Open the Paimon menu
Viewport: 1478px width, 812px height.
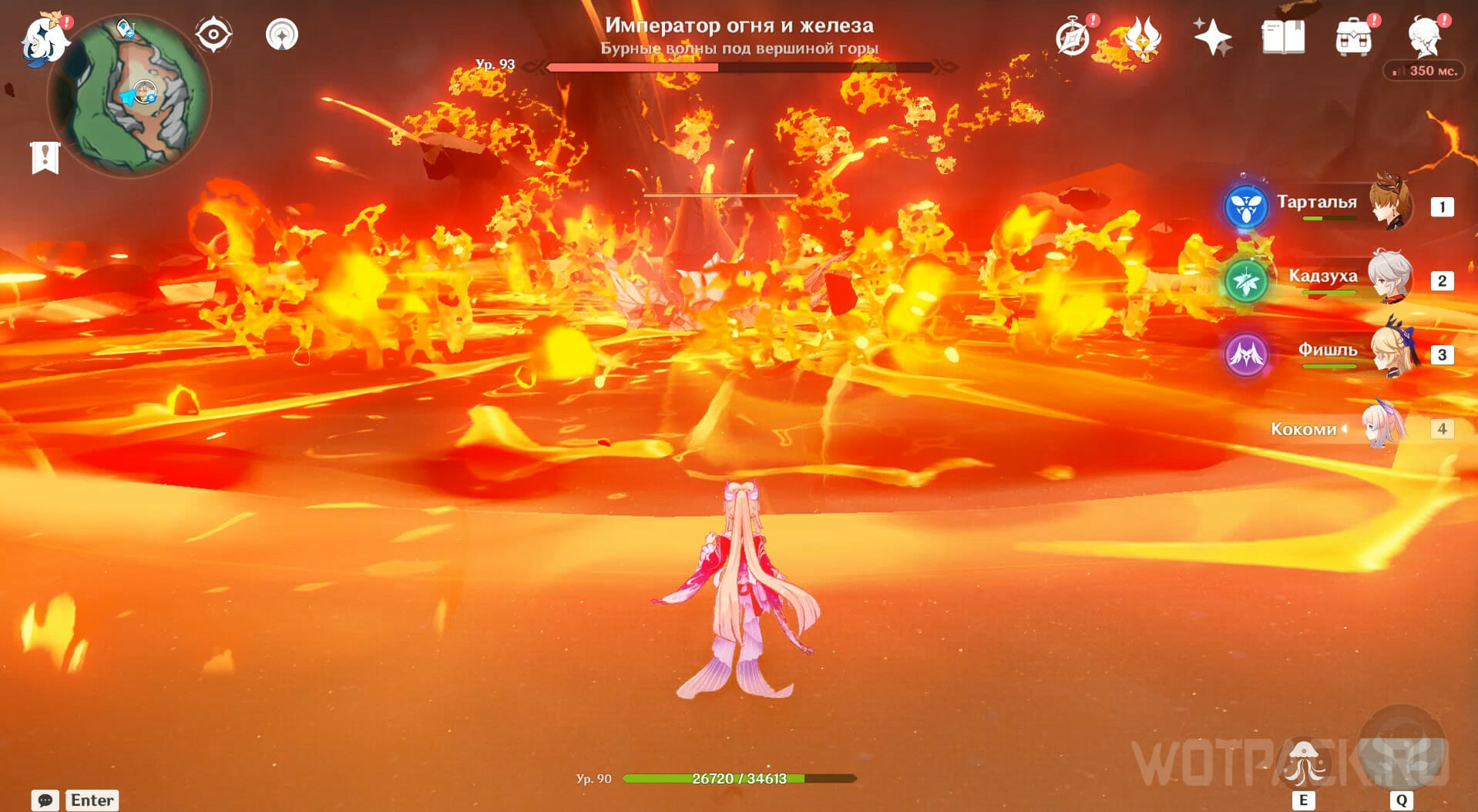click(43, 39)
